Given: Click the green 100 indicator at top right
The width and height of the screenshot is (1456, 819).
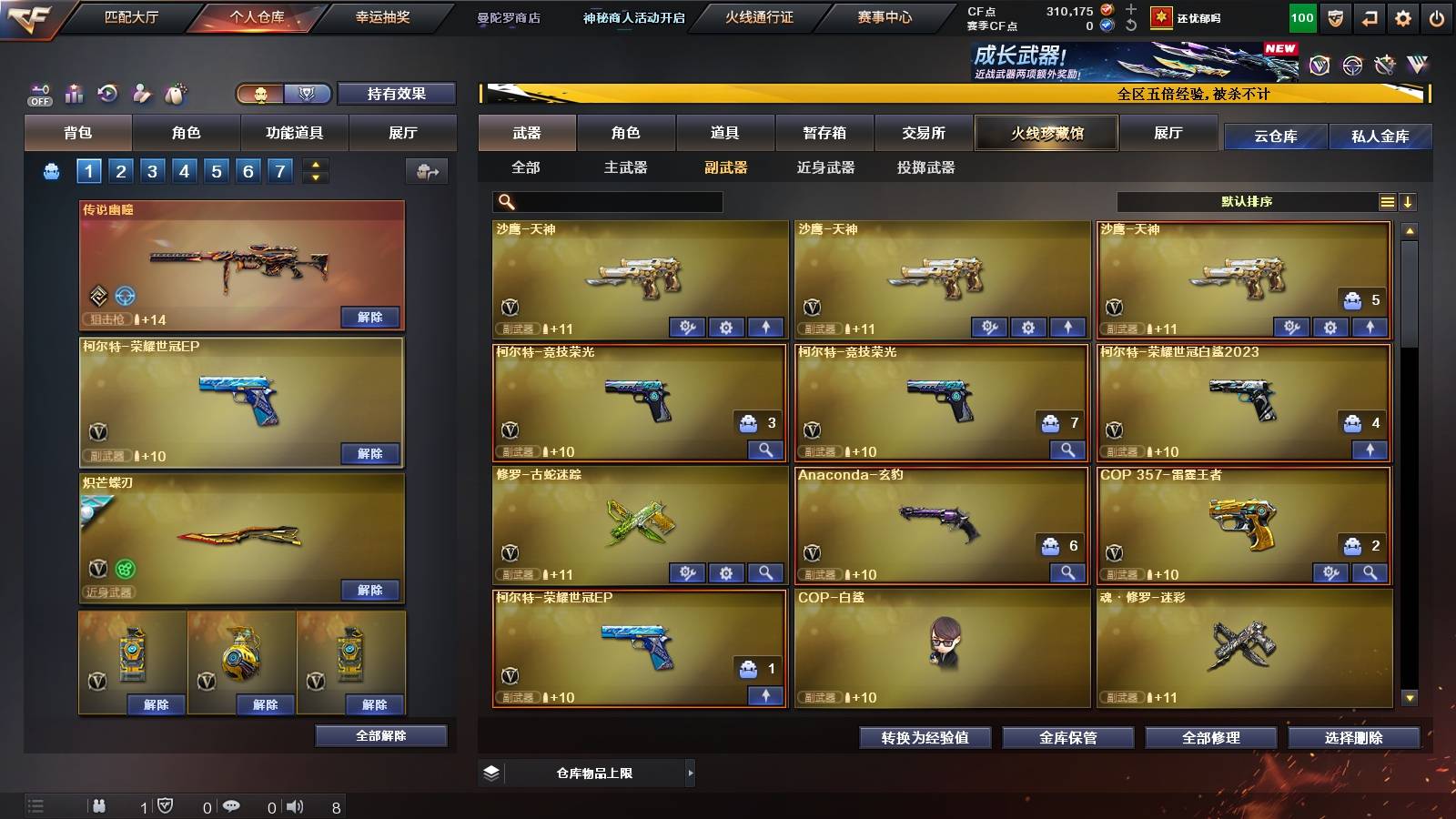Looking at the screenshot, I should (x=1303, y=18).
